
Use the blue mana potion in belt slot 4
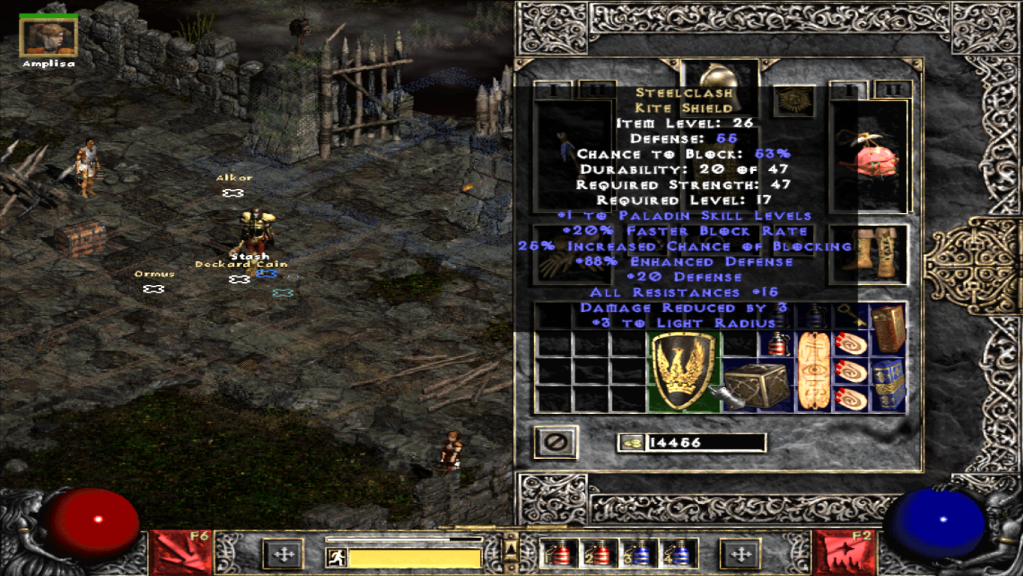tap(681, 554)
